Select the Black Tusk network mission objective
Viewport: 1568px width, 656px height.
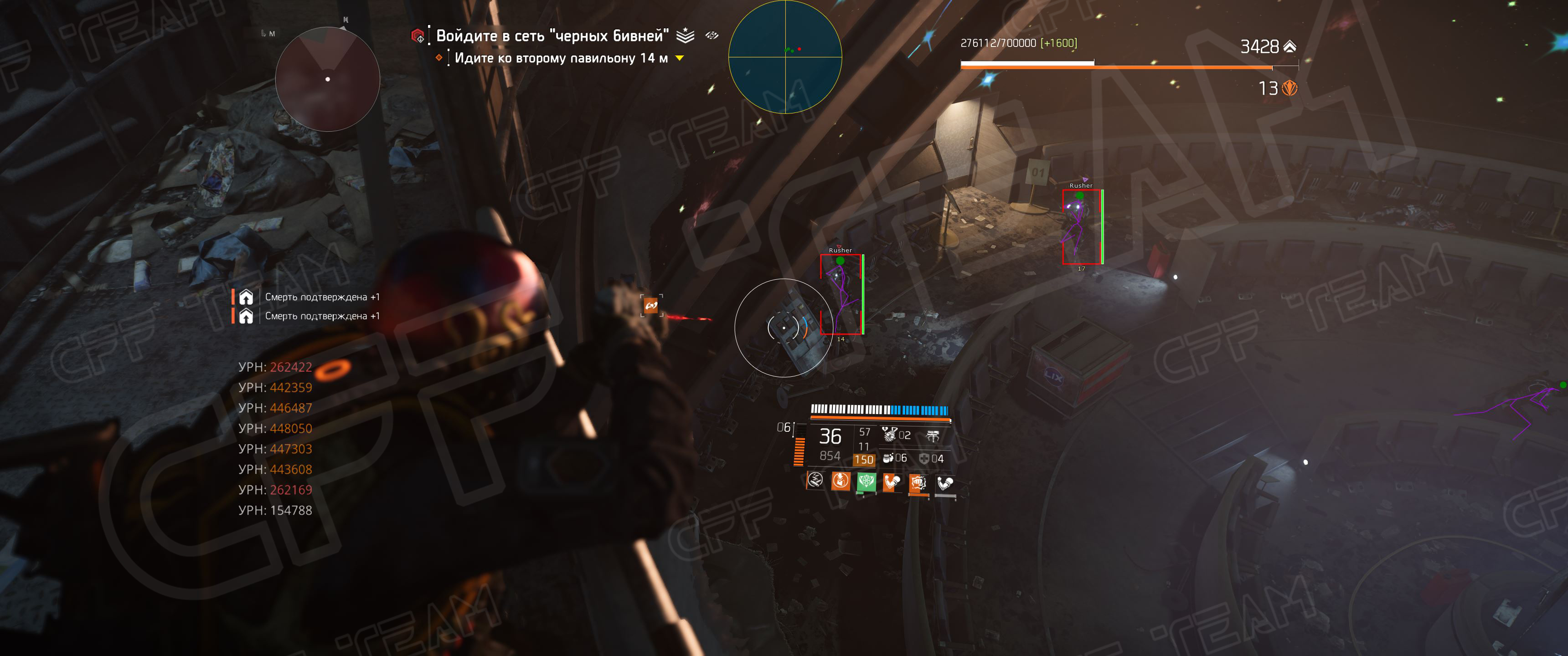552,36
